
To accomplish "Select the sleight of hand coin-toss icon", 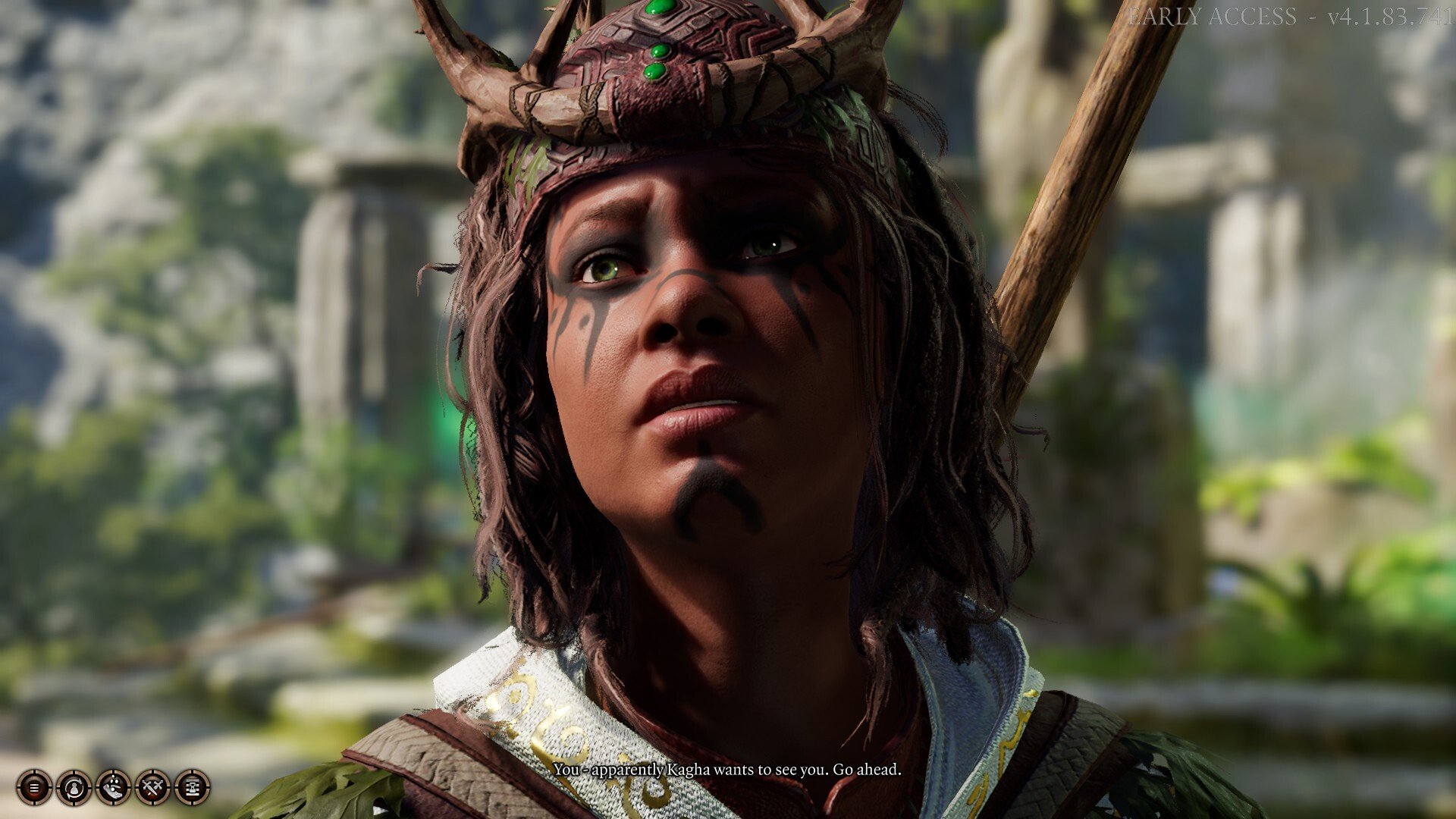I will click(x=113, y=787).
